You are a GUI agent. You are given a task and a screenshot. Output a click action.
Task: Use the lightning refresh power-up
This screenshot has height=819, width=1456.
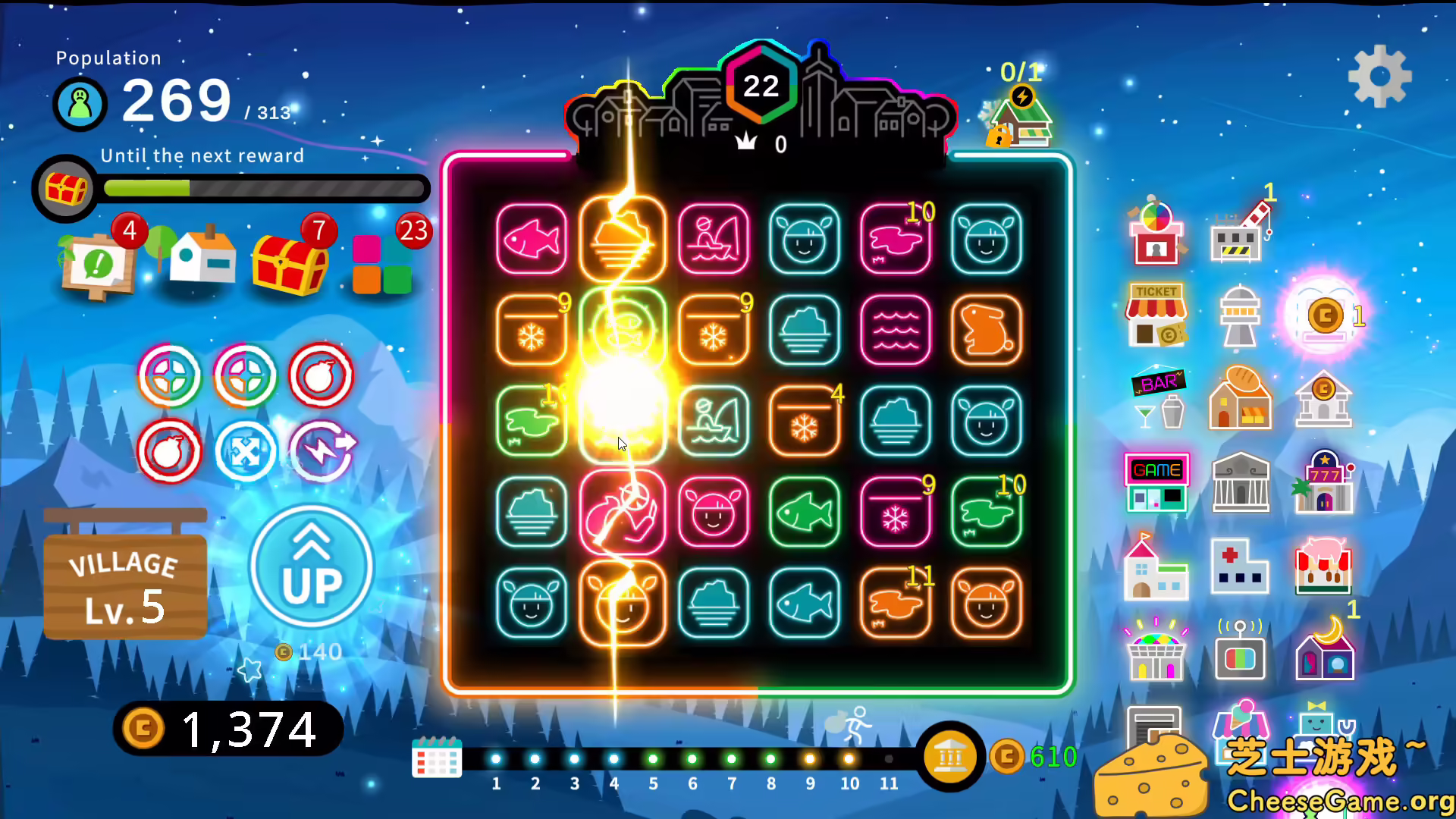pyautogui.click(x=321, y=451)
